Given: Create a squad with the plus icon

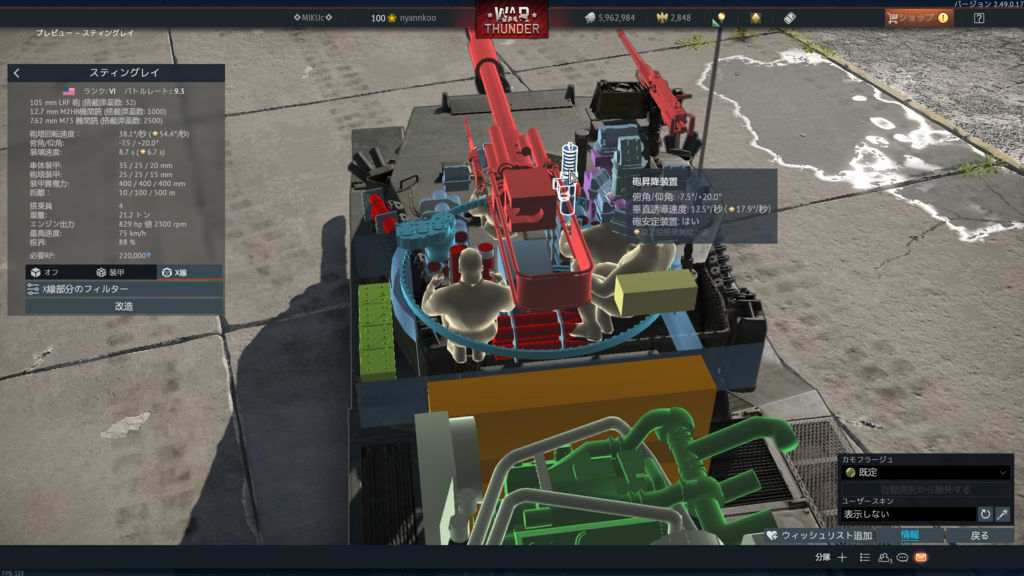Looking at the screenshot, I should coord(842,557).
